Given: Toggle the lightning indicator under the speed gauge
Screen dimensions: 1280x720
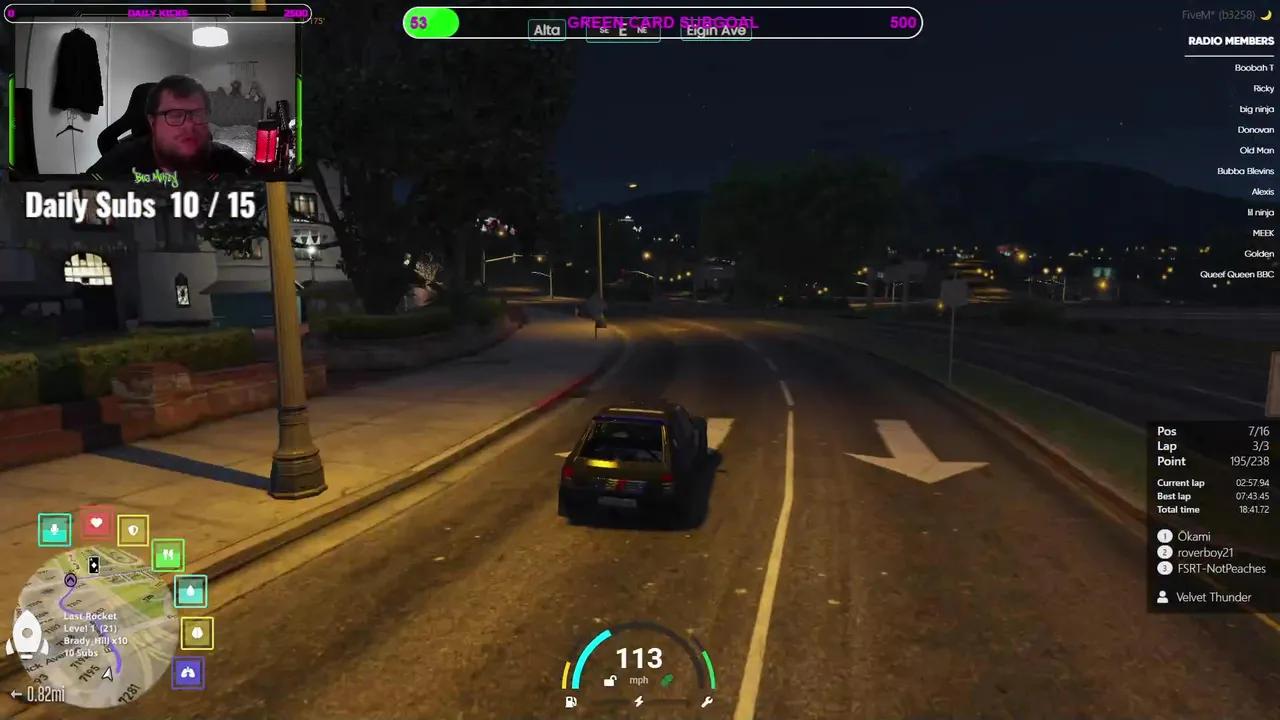Looking at the screenshot, I should click(639, 702).
